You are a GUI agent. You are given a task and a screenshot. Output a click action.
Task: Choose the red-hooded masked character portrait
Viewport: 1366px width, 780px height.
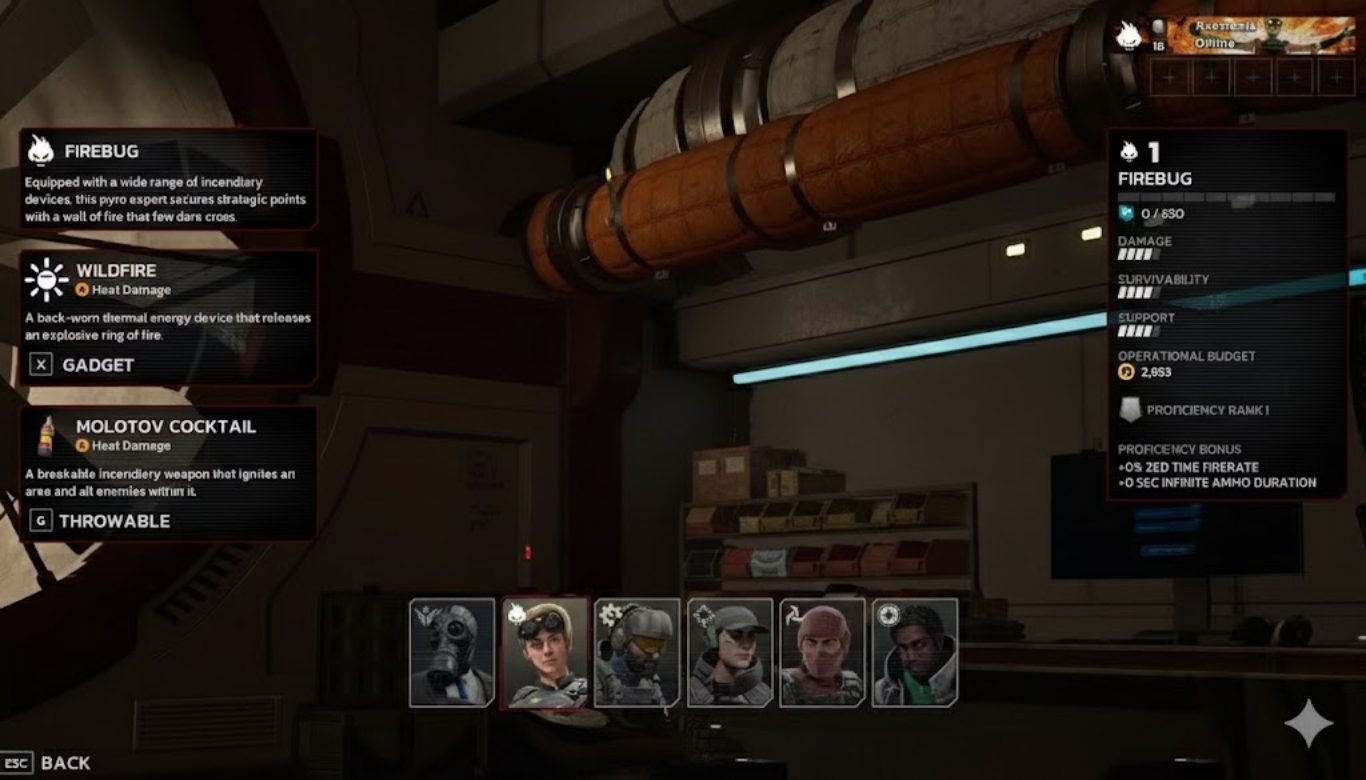tap(822, 652)
